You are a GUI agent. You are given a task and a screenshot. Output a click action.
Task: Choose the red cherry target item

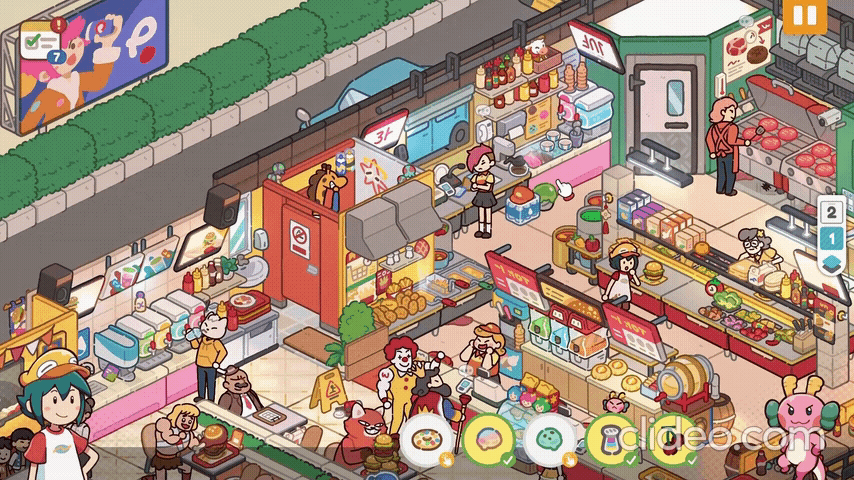click(x=672, y=439)
